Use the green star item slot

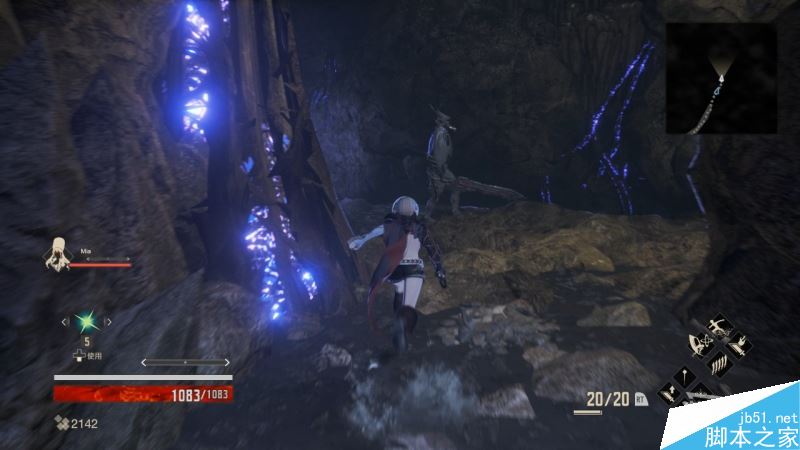tap(88, 321)
